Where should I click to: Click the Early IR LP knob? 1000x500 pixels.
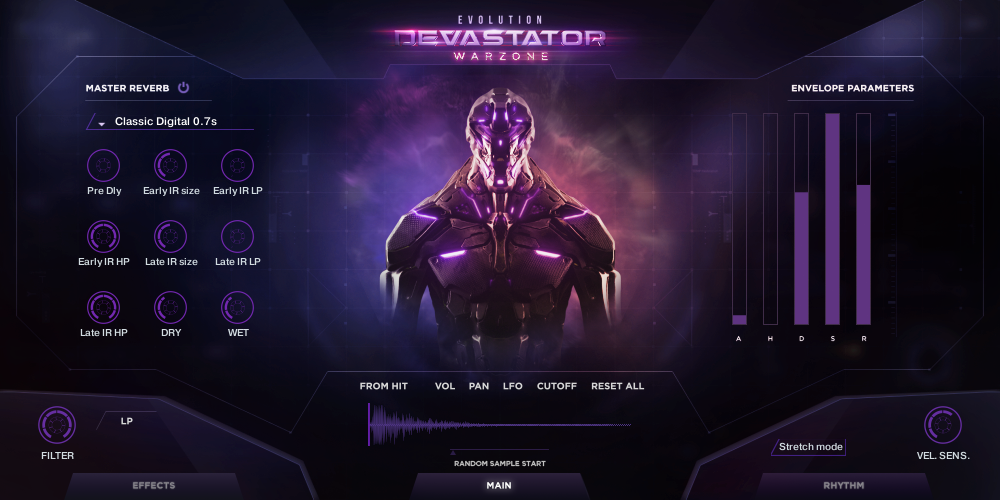click(237, 165)
